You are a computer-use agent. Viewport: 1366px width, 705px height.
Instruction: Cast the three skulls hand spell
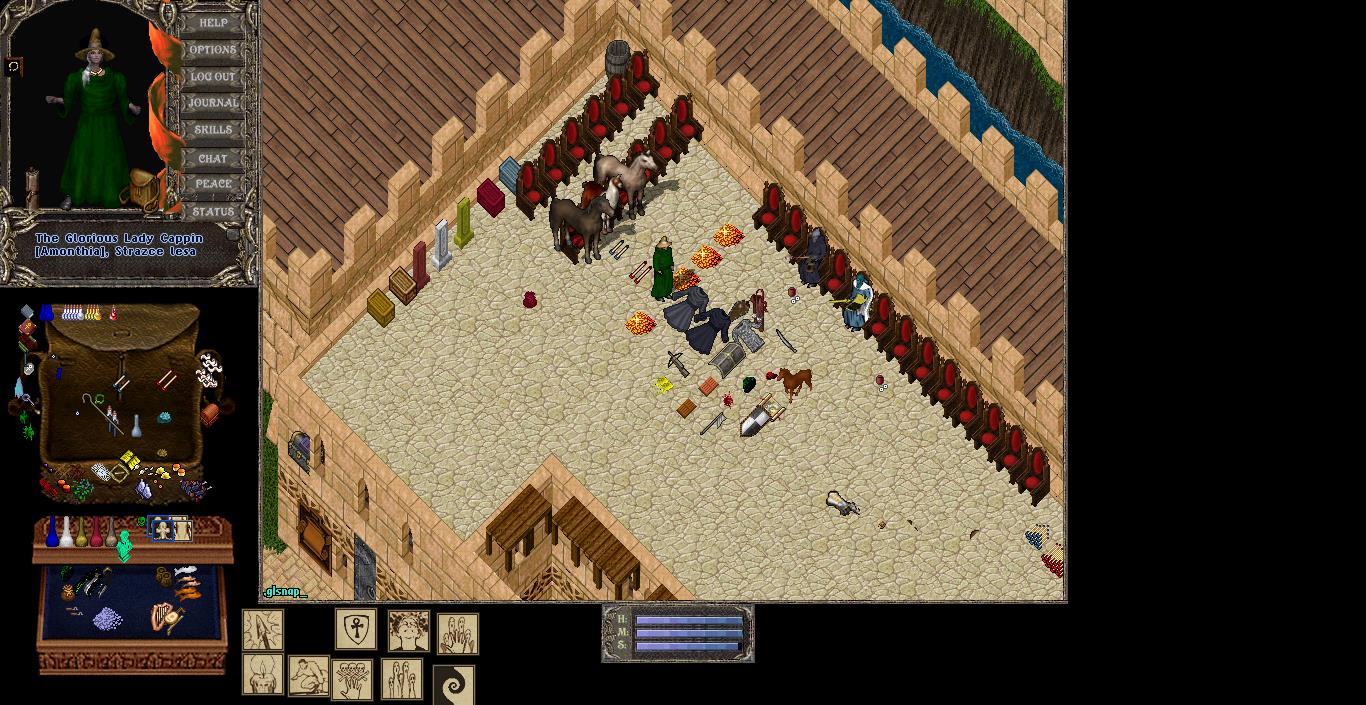352,680
